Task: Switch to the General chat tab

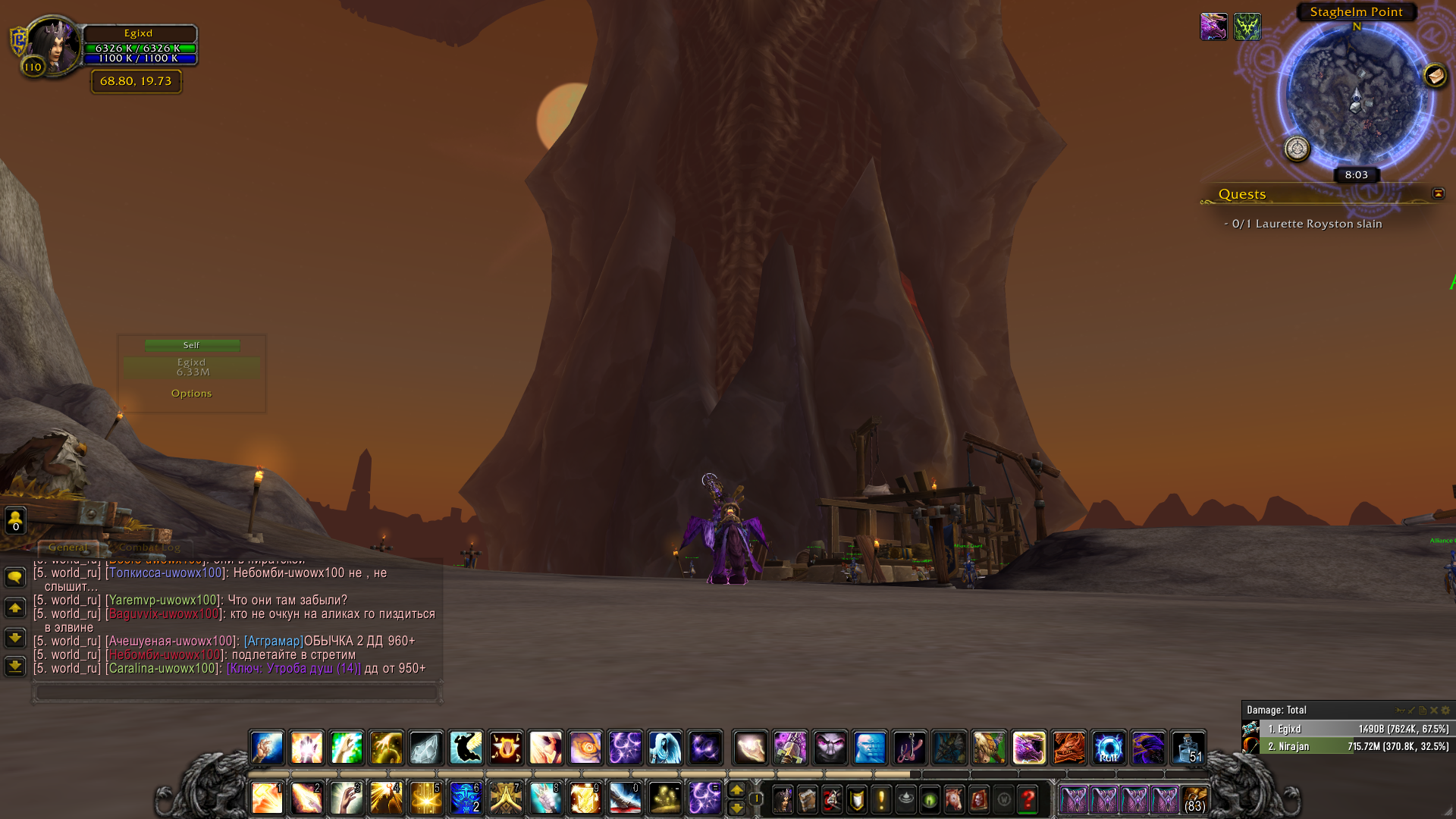Action: (67, 548)
